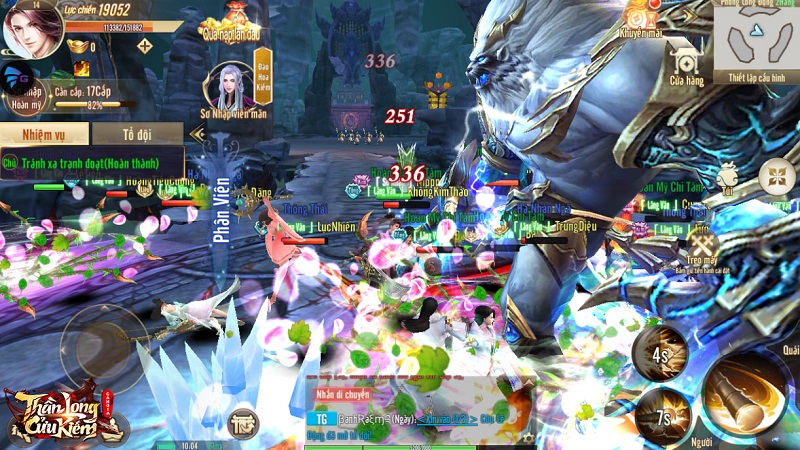
Task: Toggle the round four-petal menu button
Action: pos(776,177)
